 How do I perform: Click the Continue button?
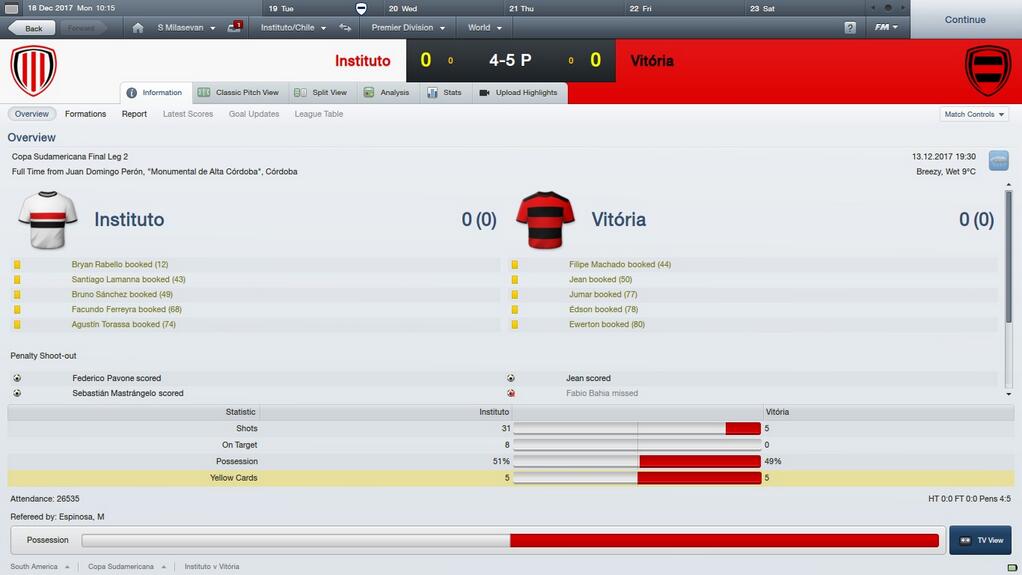click(965, 19)
